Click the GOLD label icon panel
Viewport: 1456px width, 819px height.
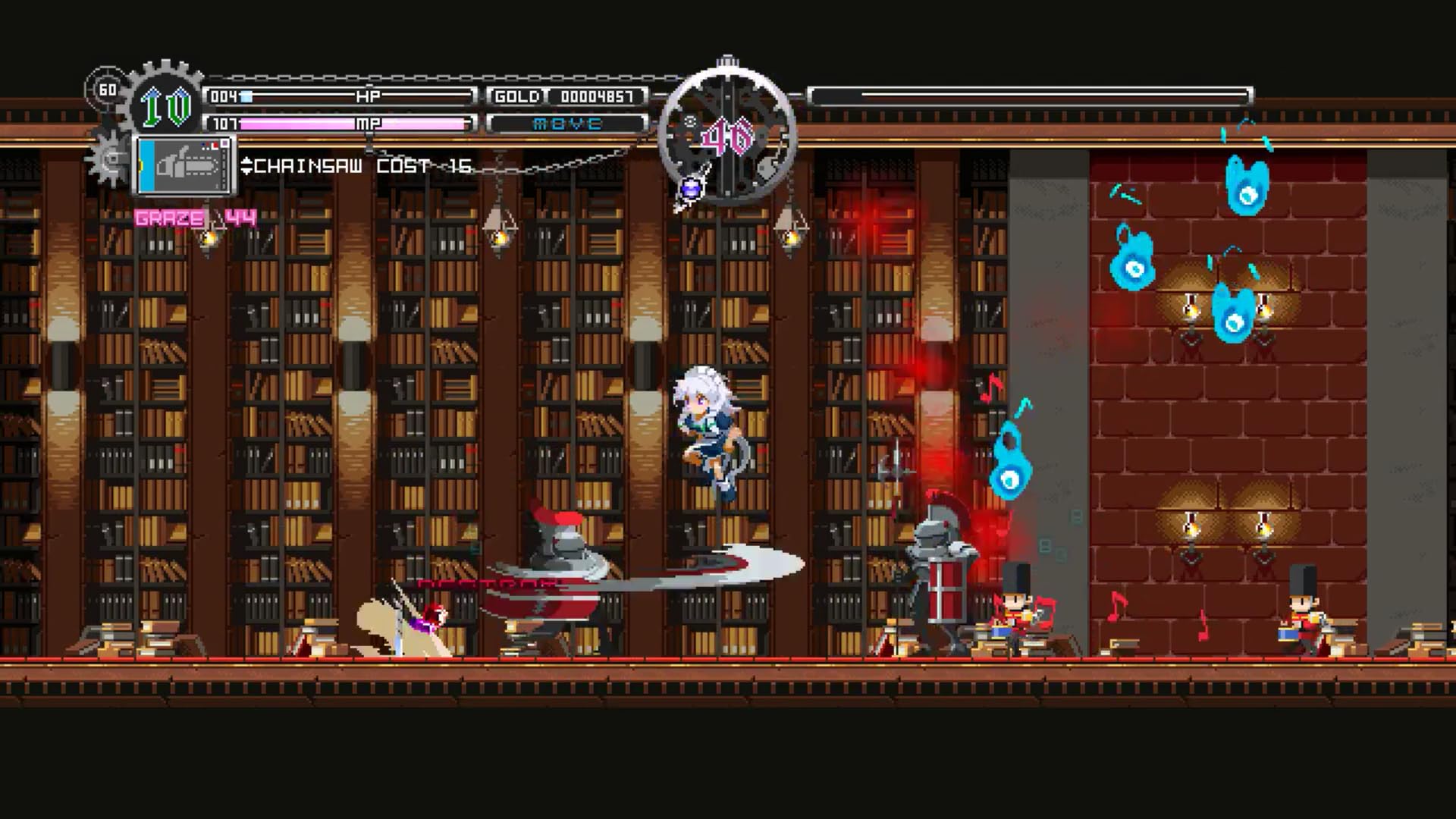click(519, 96)
